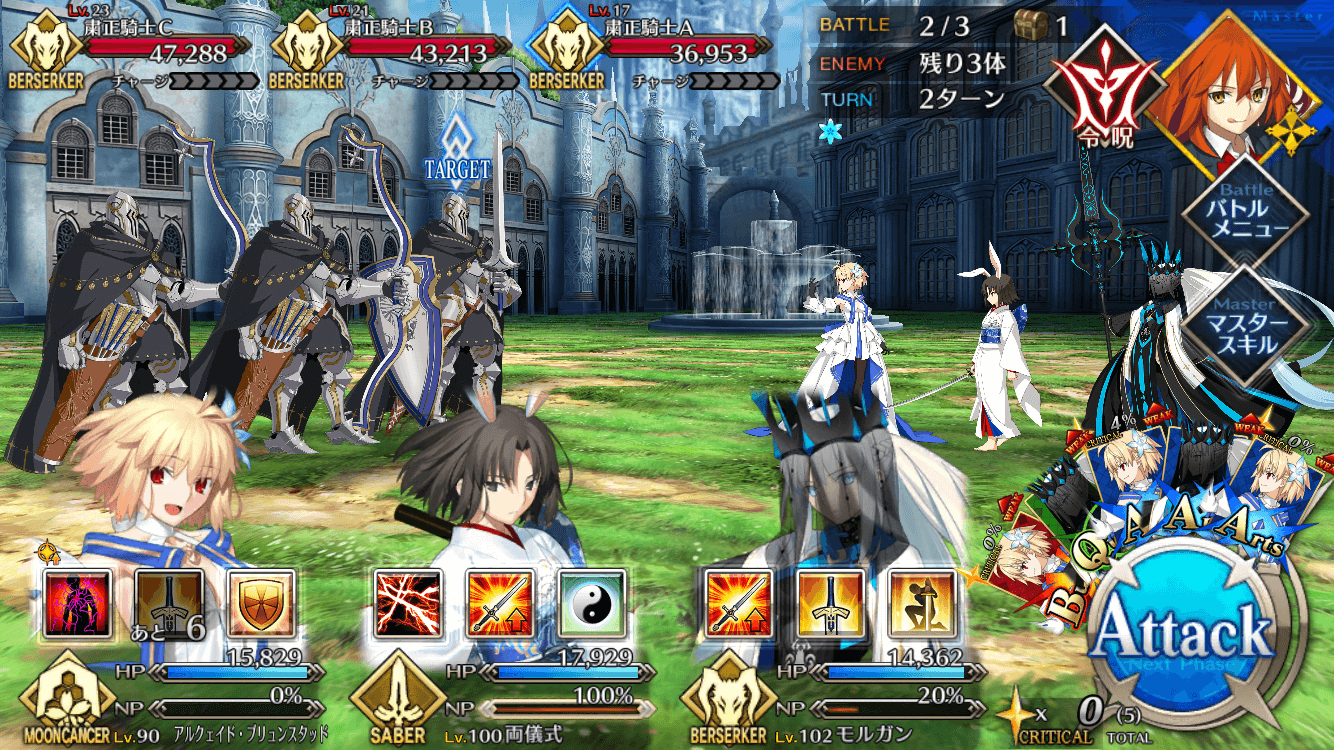
Task: Activate Morgan's golden downward sword skill
Action: 831,603
